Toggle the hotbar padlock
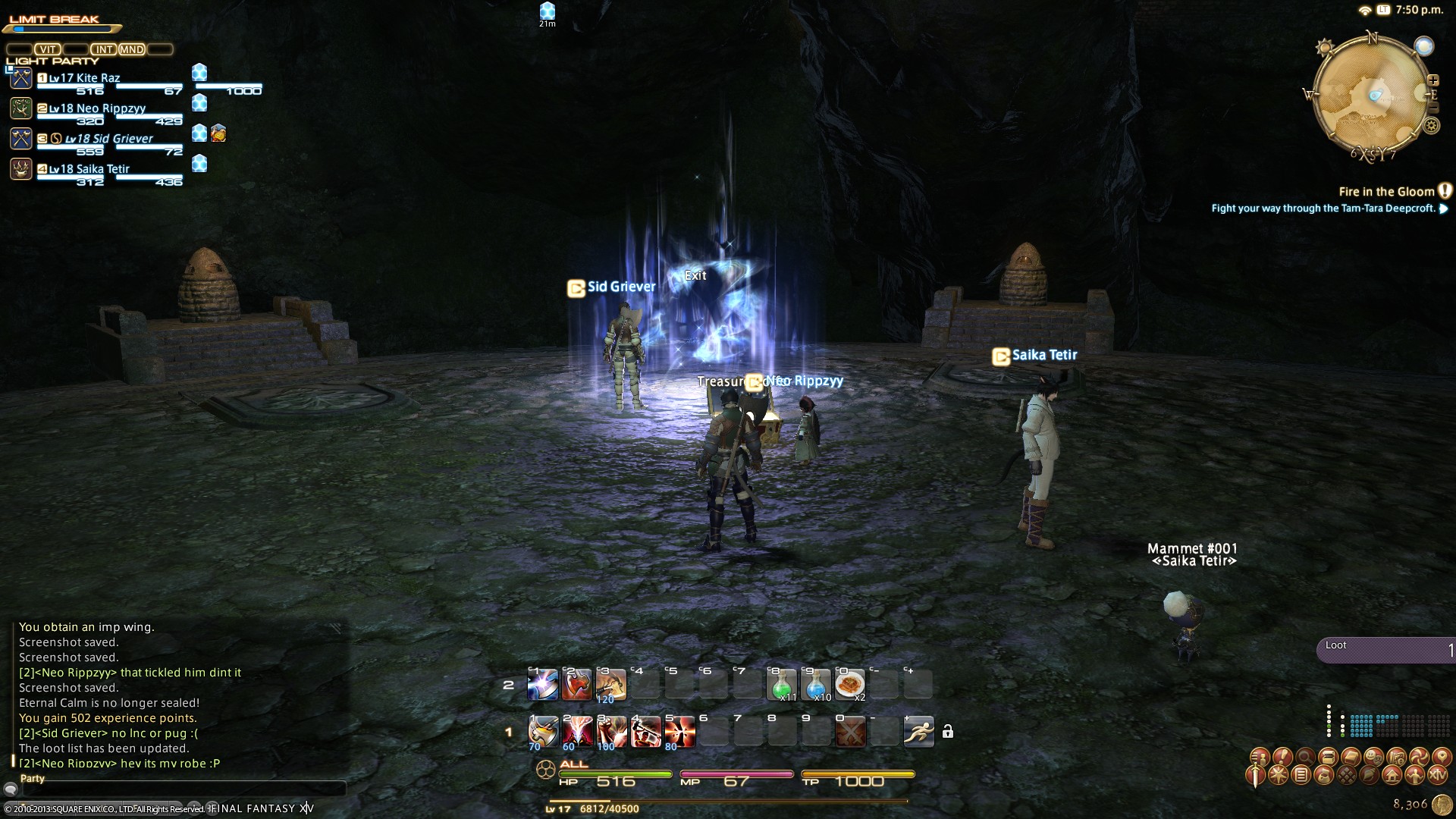Image resolution: width=1456 pixels, height=819 pixels. [947, 732]
